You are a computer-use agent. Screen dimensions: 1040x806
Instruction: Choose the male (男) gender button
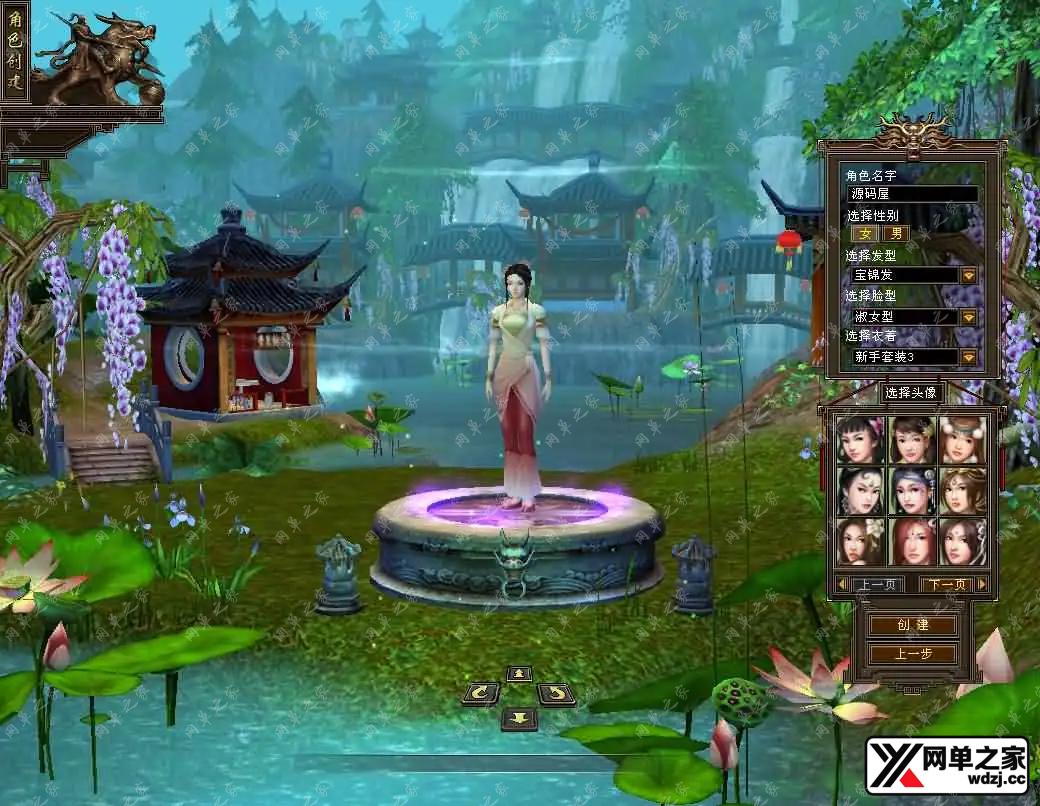coord(896,234)
